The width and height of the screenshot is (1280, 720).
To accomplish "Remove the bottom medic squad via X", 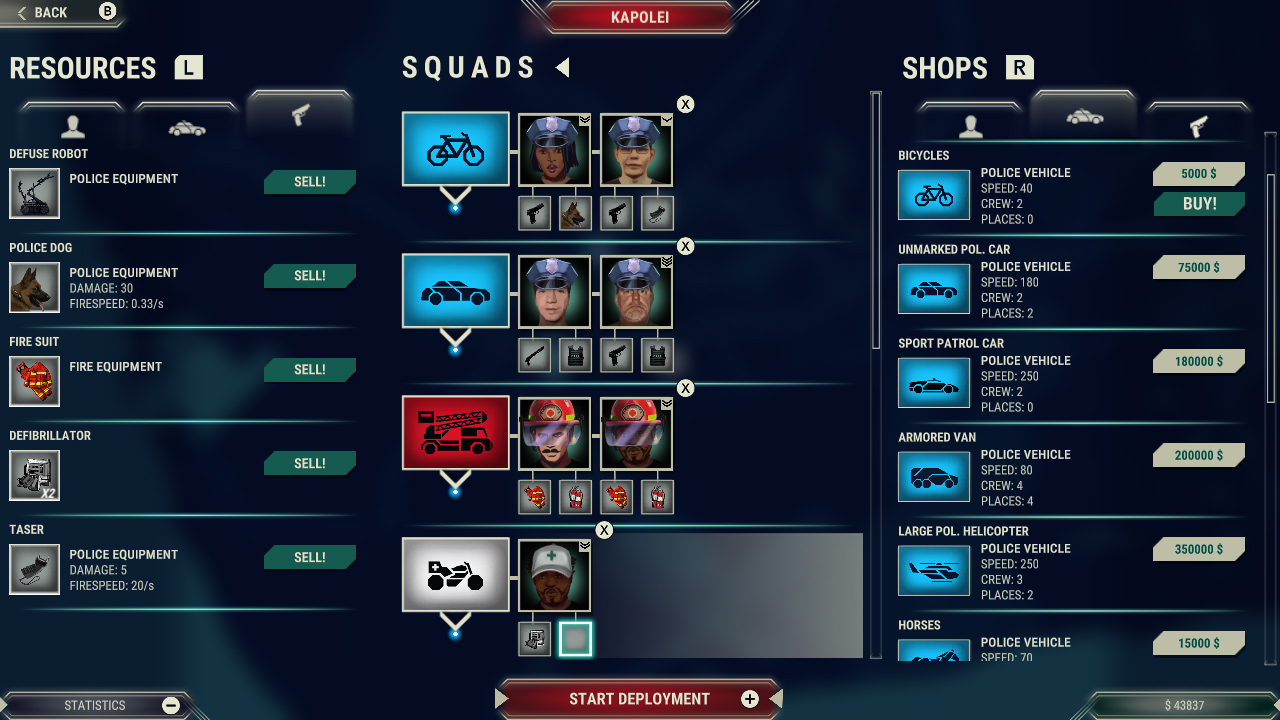I will click(604, 530).
